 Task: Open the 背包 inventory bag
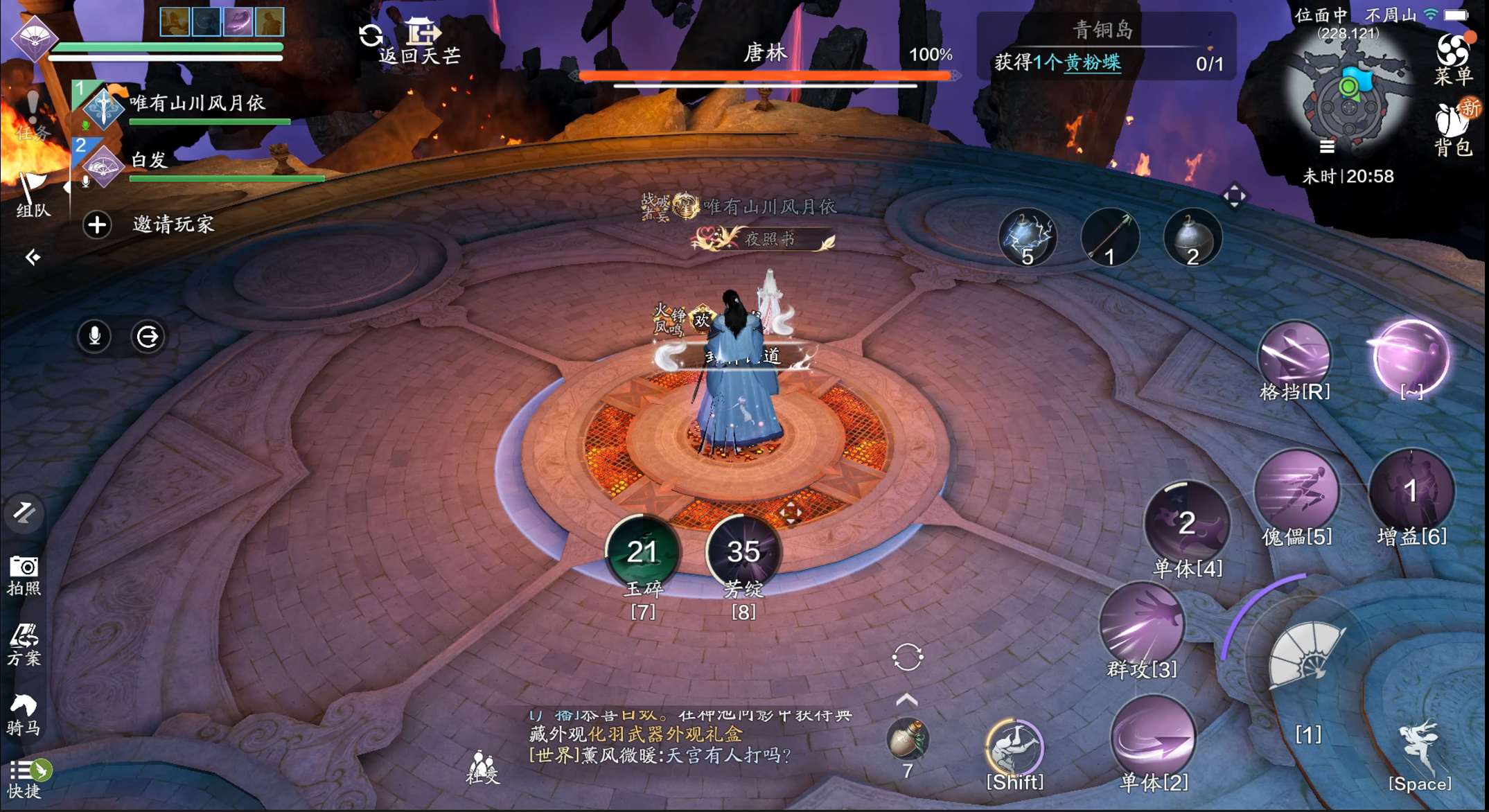point(1452,128)
